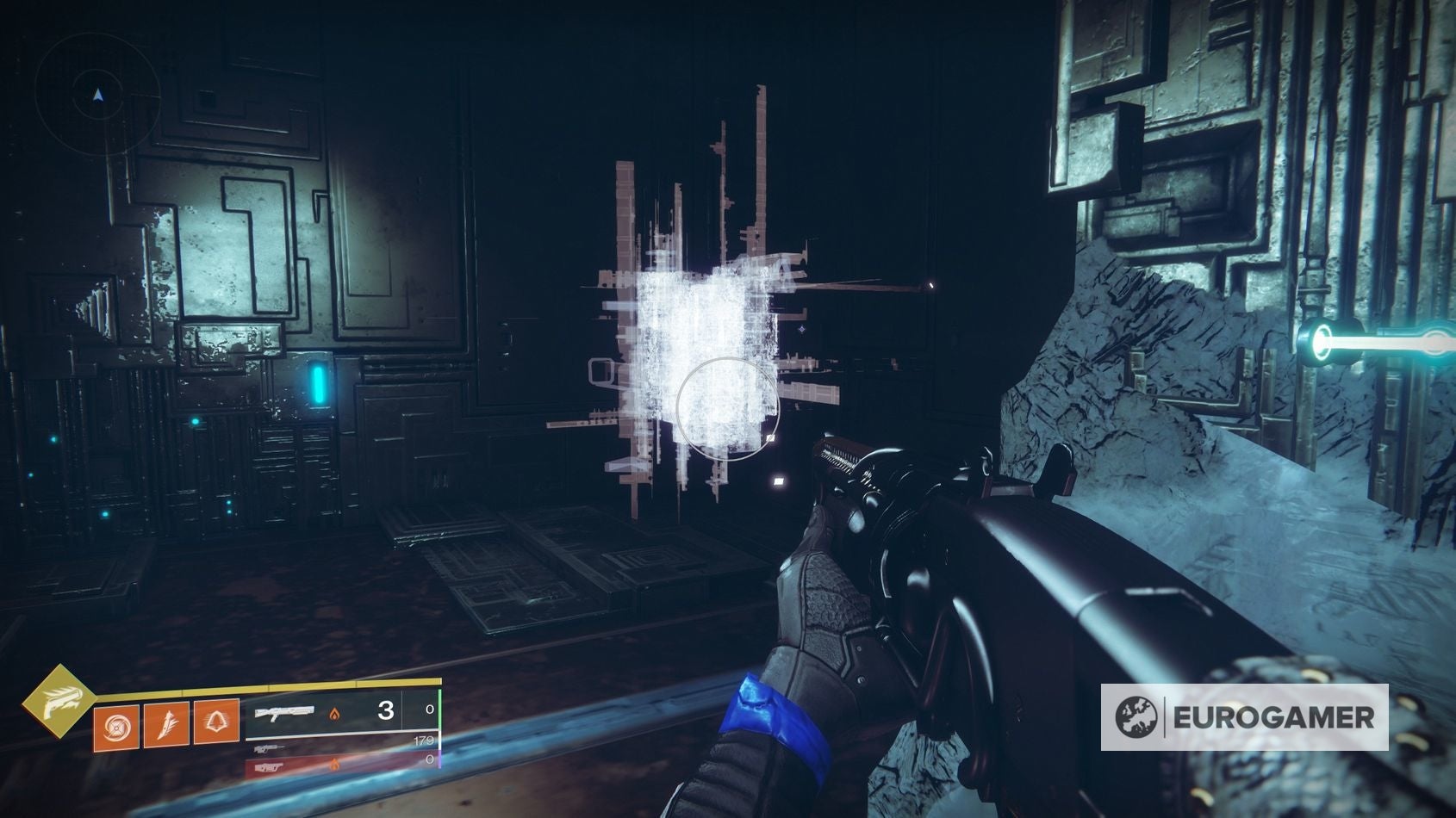Click the solar burn flame icon beside the shotgun
The height and width of the screenshot is (818, 1456).
point(335,716)
